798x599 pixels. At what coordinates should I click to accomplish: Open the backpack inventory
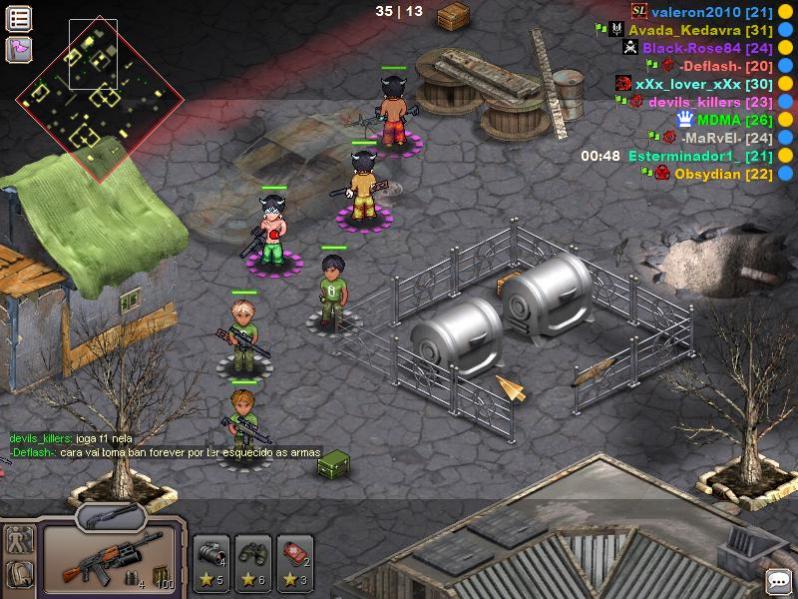point(19,574)
